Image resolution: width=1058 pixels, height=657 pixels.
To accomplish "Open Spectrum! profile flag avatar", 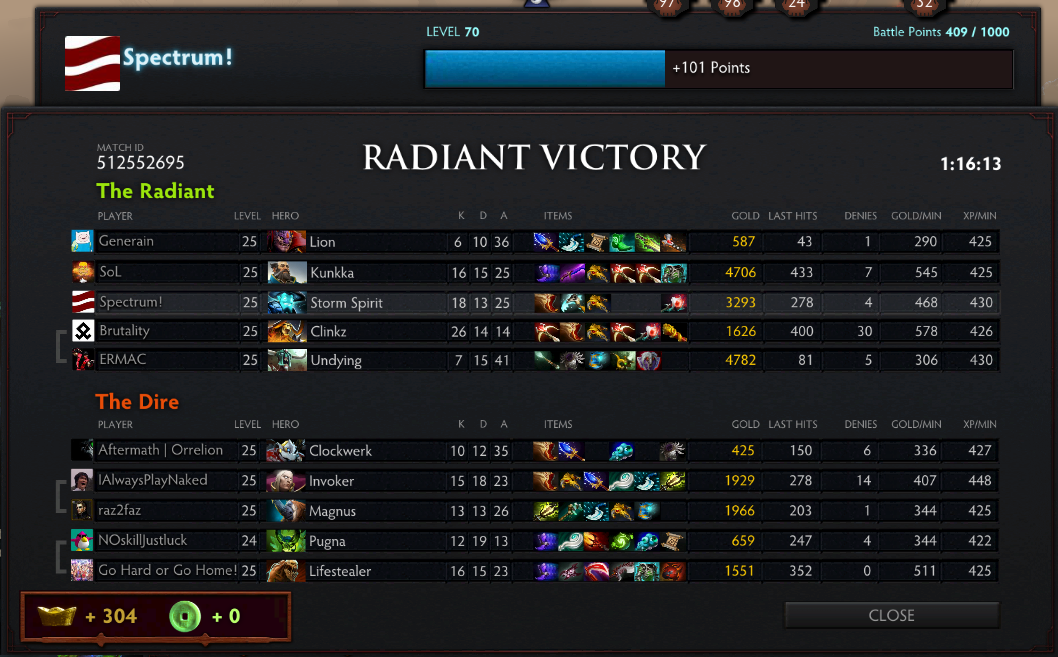I will [92, 63].
